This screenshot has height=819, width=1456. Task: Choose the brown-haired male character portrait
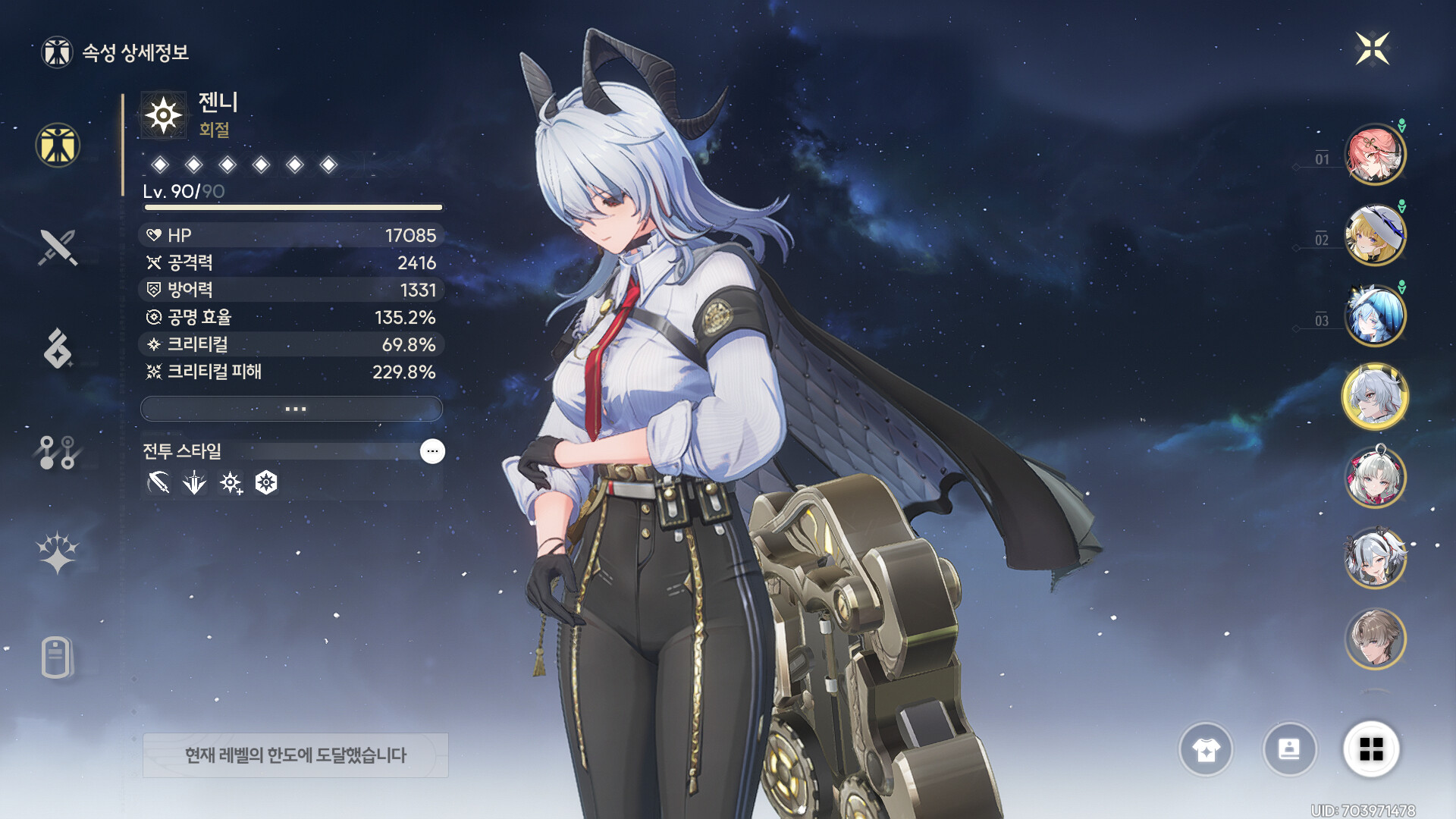point(1375,639)
